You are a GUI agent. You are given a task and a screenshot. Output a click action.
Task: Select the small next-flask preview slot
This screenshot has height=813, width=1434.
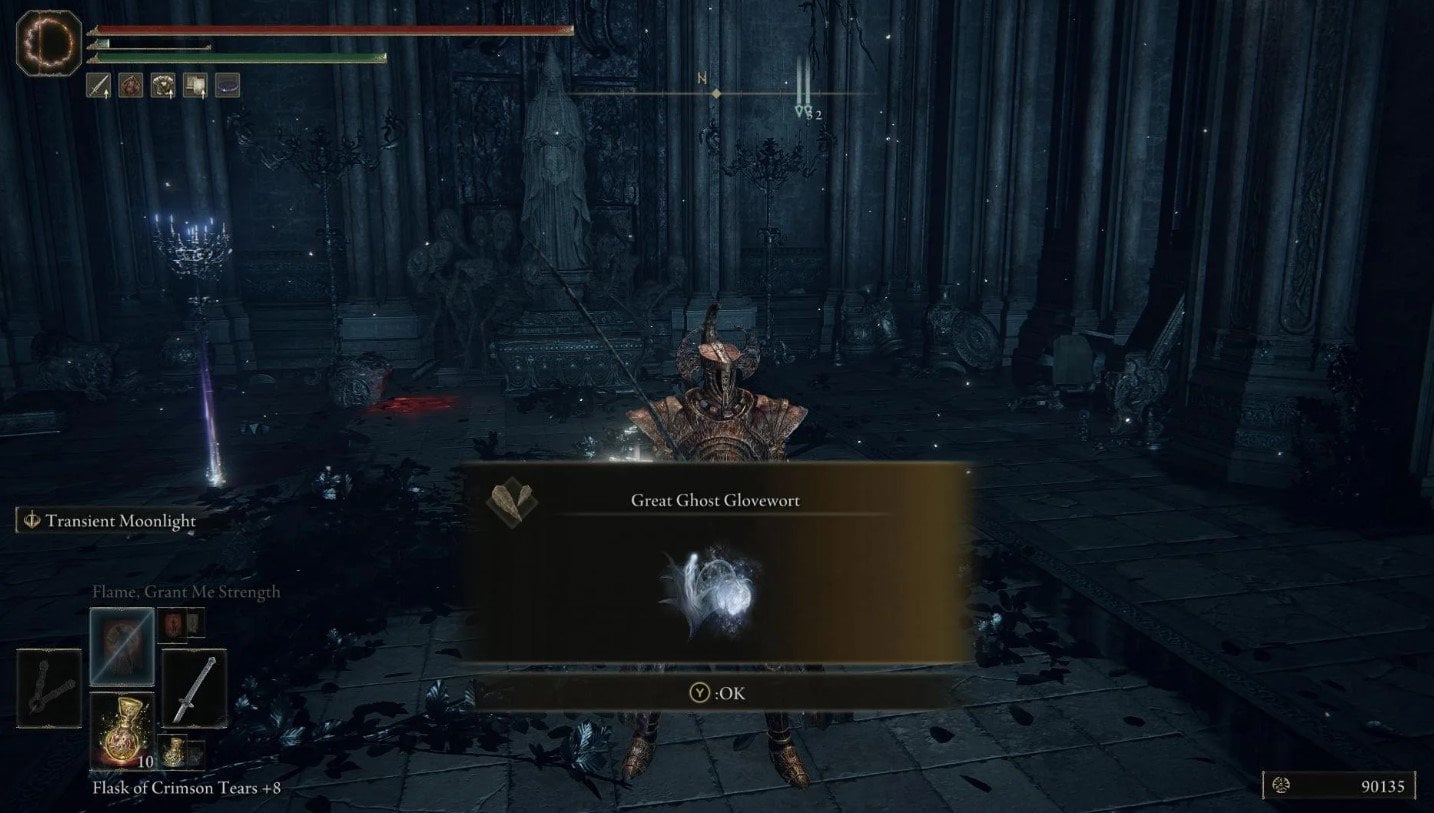pyautogui.click(x=174, y=751)
